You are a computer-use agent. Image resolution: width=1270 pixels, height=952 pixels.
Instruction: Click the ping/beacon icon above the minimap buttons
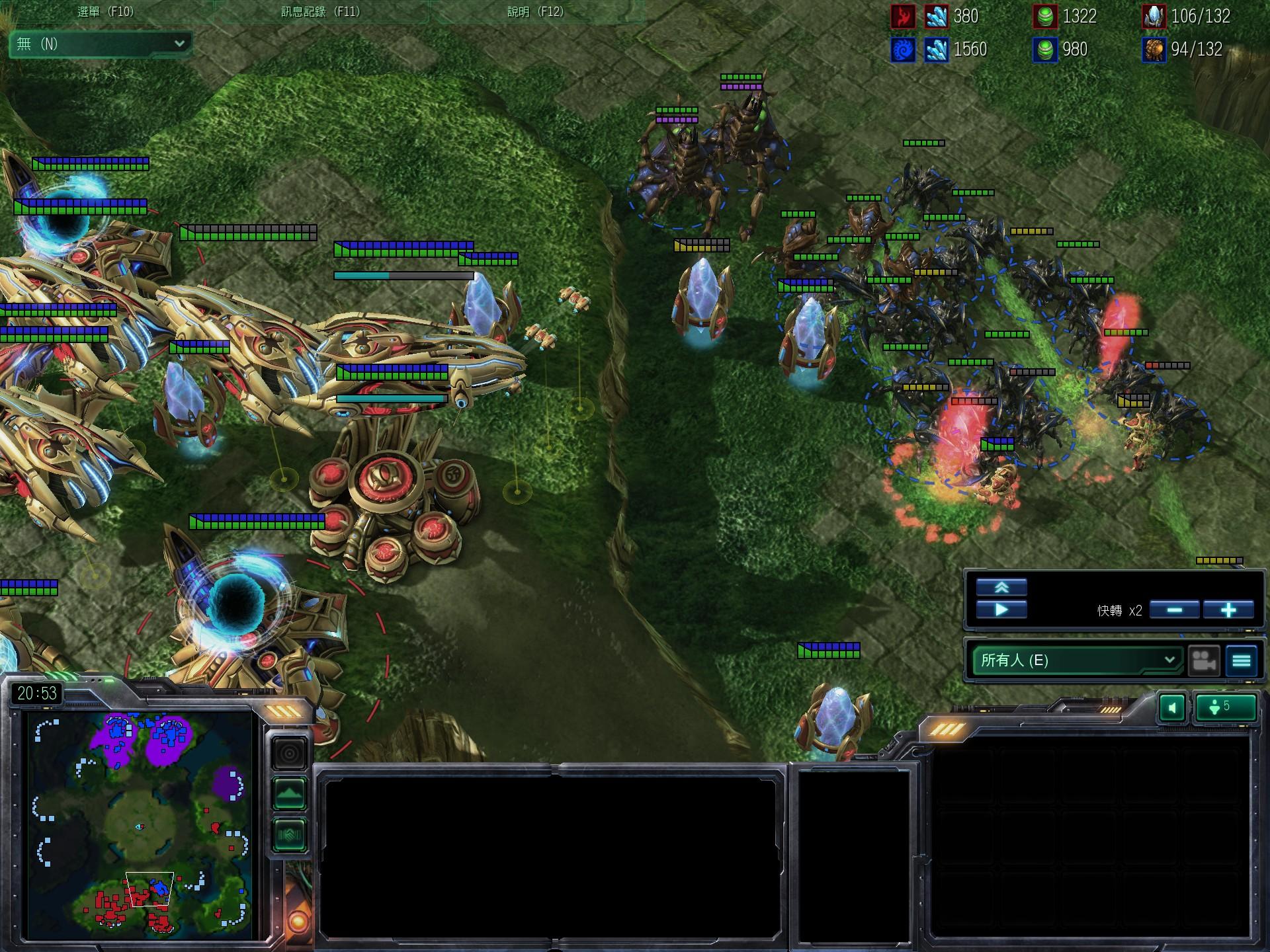290,752
